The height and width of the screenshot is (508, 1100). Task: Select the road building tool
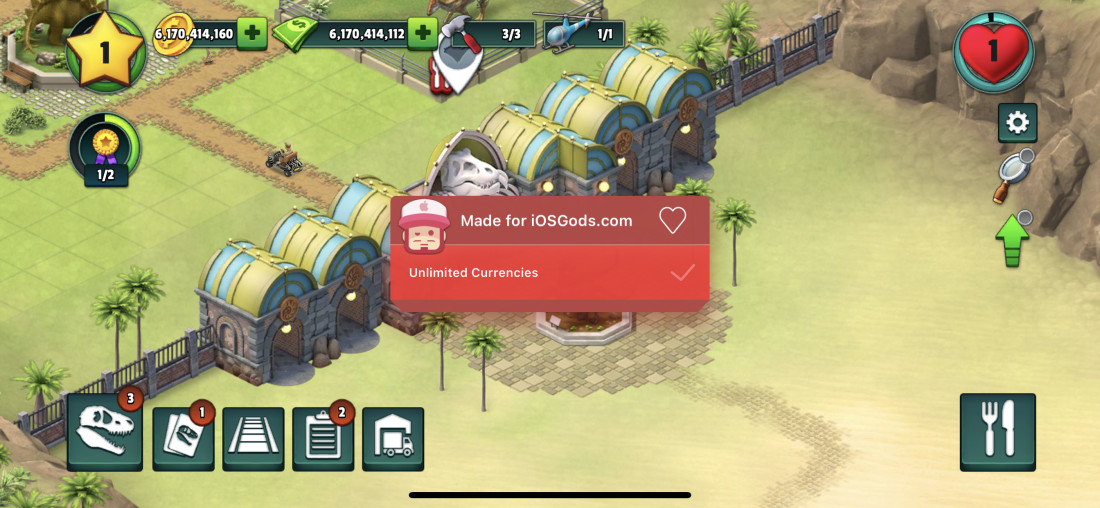pos(253,438)
